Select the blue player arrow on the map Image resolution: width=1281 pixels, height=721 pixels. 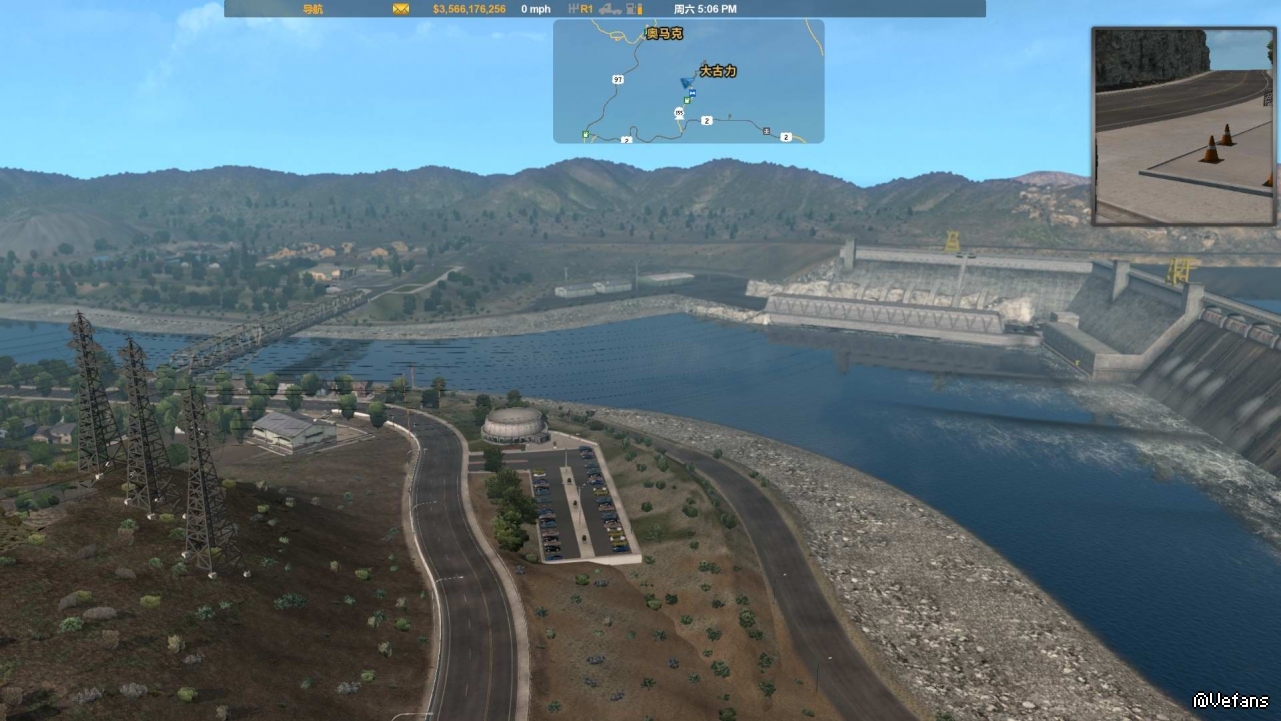685,82
